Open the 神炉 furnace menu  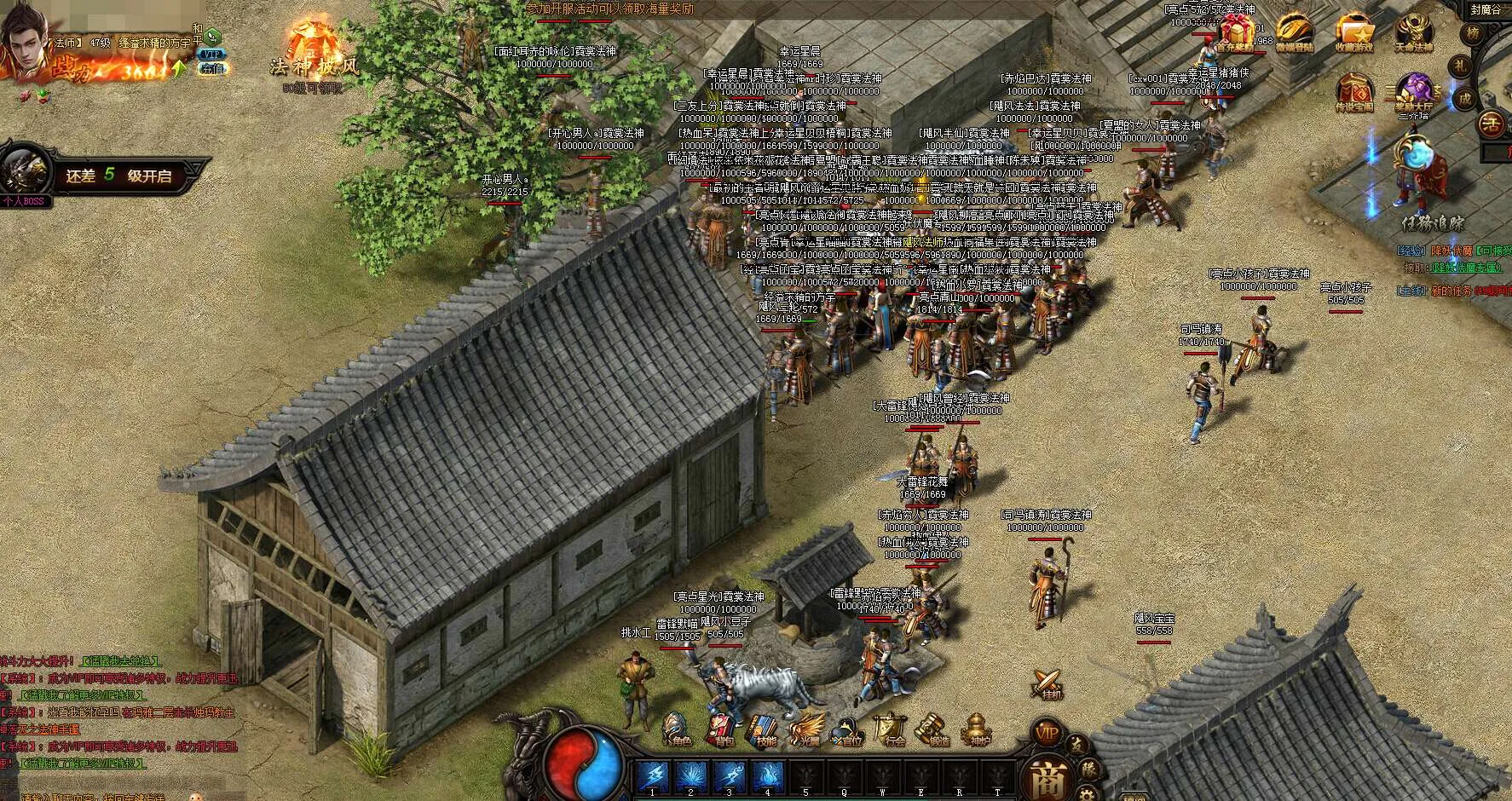(x=978, y=731)
